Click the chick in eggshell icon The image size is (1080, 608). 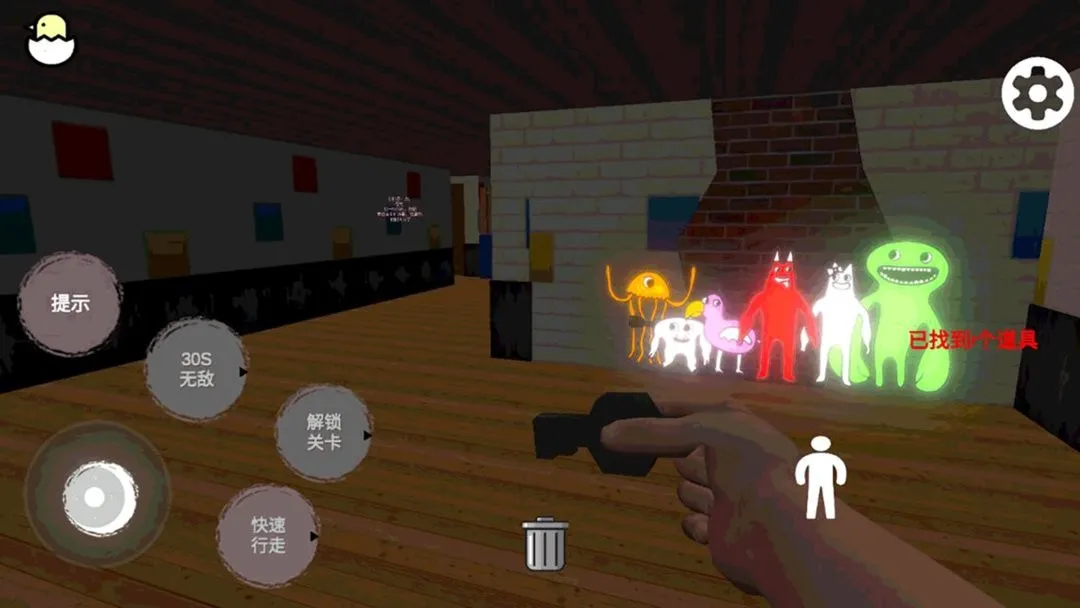pyautogui.click(x=50, y=40)
